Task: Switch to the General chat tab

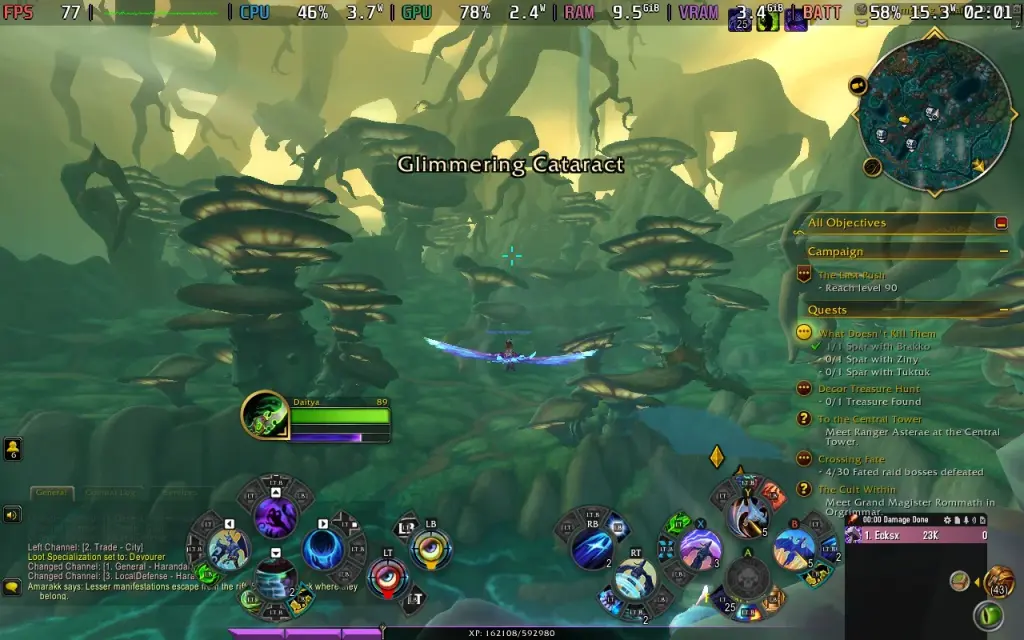Action: 50,492
